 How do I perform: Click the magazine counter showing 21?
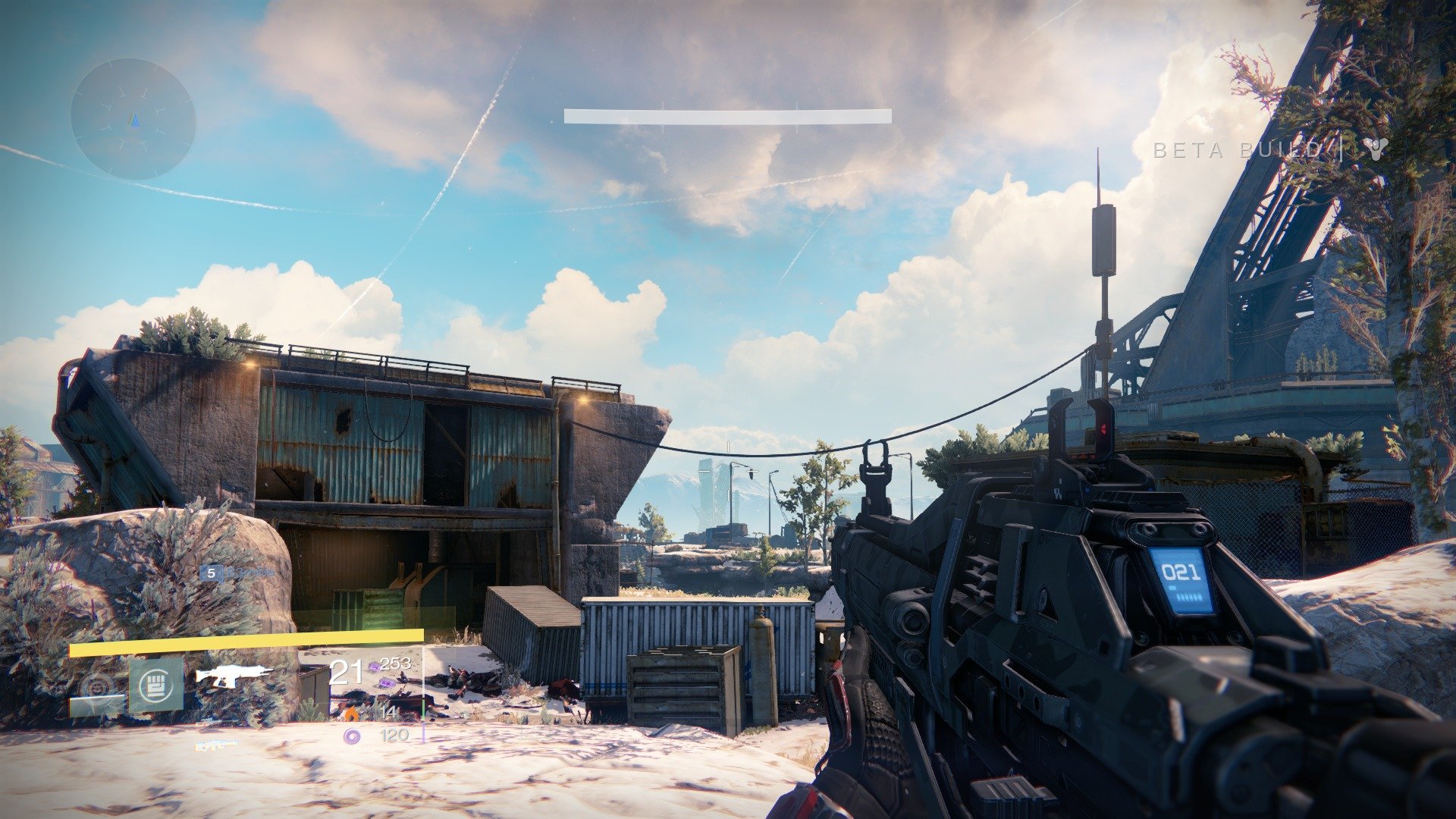pyautogui.click(x=346, y=673)
